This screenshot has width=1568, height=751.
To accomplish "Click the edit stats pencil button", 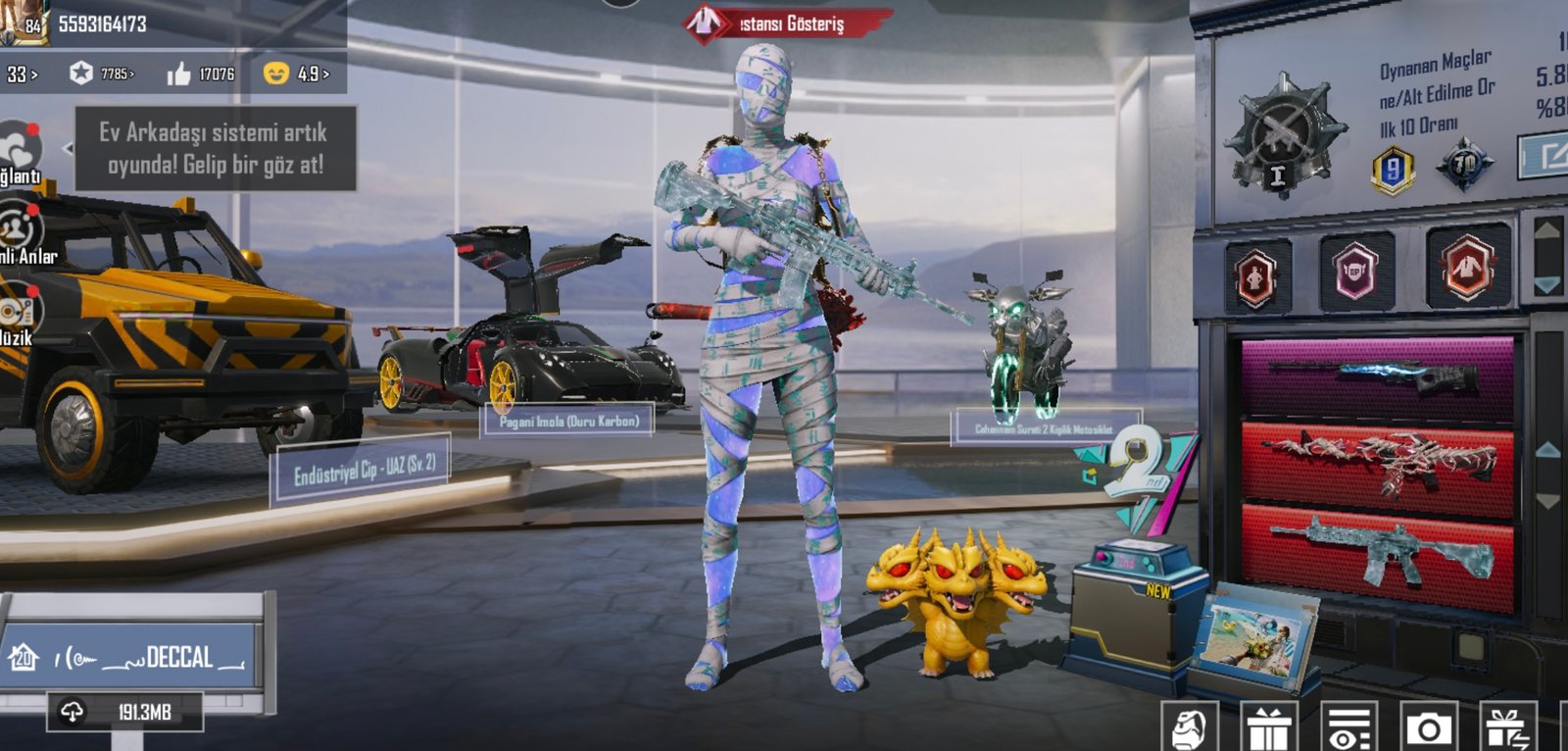I will pos(1545,155).
